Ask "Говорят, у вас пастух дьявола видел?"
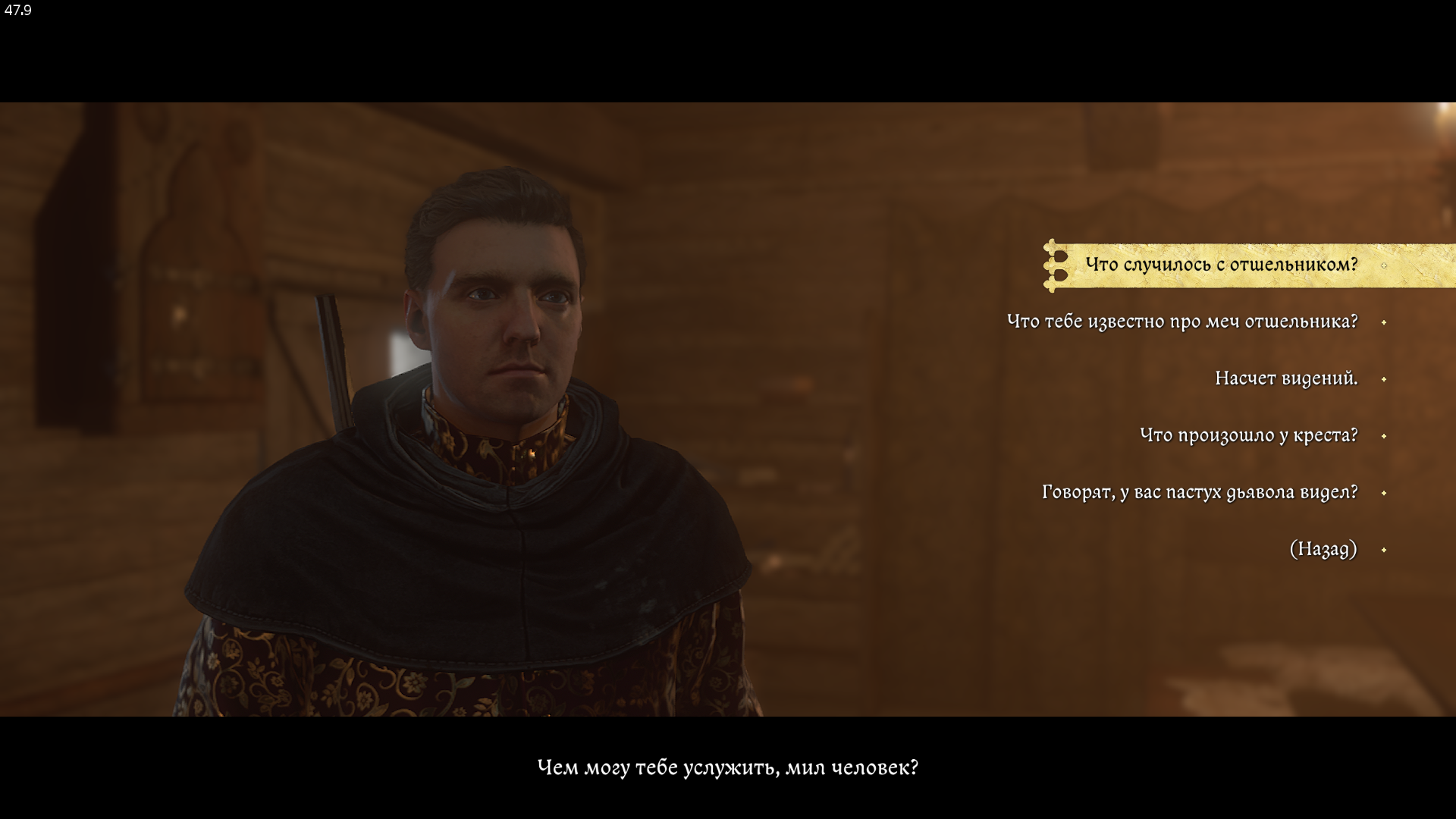This screenshot has width=1456, height=819. 1199,492
